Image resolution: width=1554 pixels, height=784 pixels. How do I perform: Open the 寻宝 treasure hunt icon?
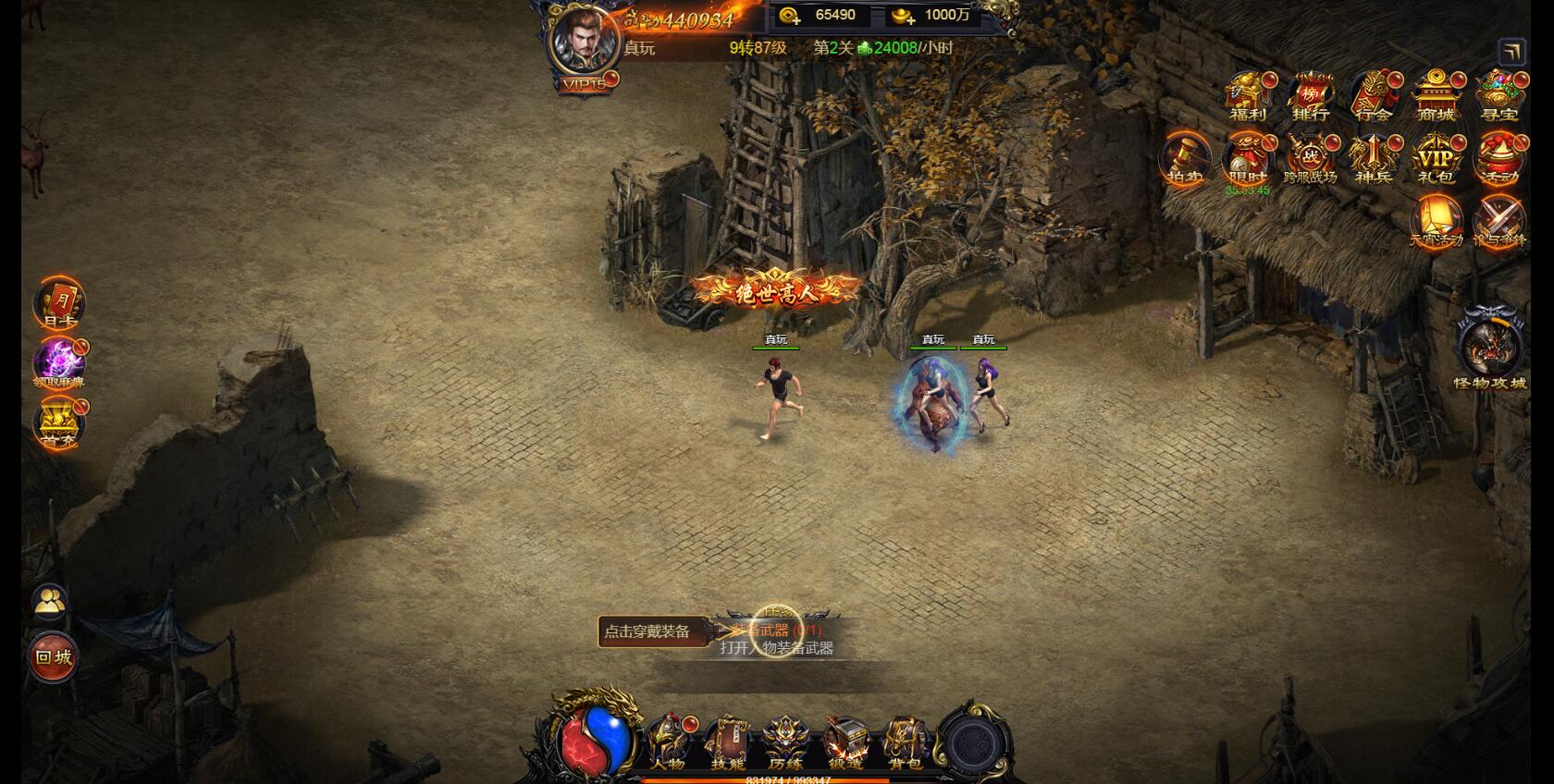pyautogui.click(x=1498, y=96)
